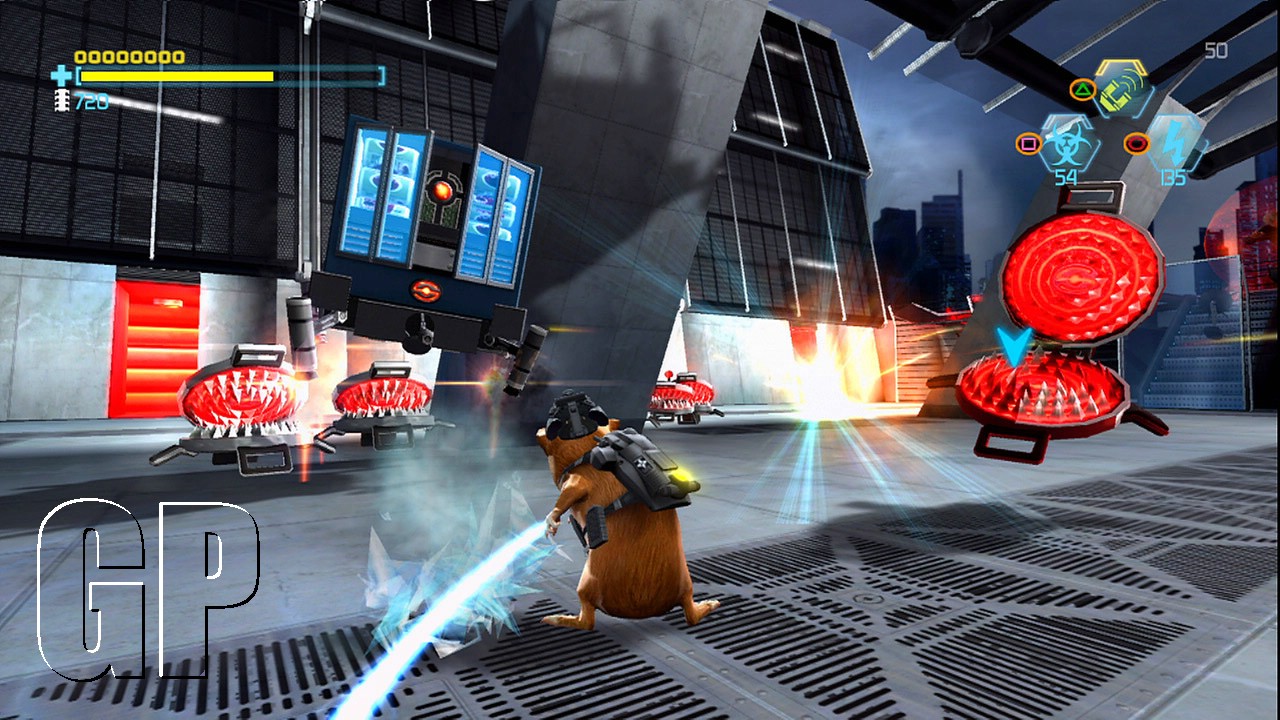Viewport: 1280px width, 720px height.
Task: Click the spark collectible icon beside 720
Action: point(62,100)
